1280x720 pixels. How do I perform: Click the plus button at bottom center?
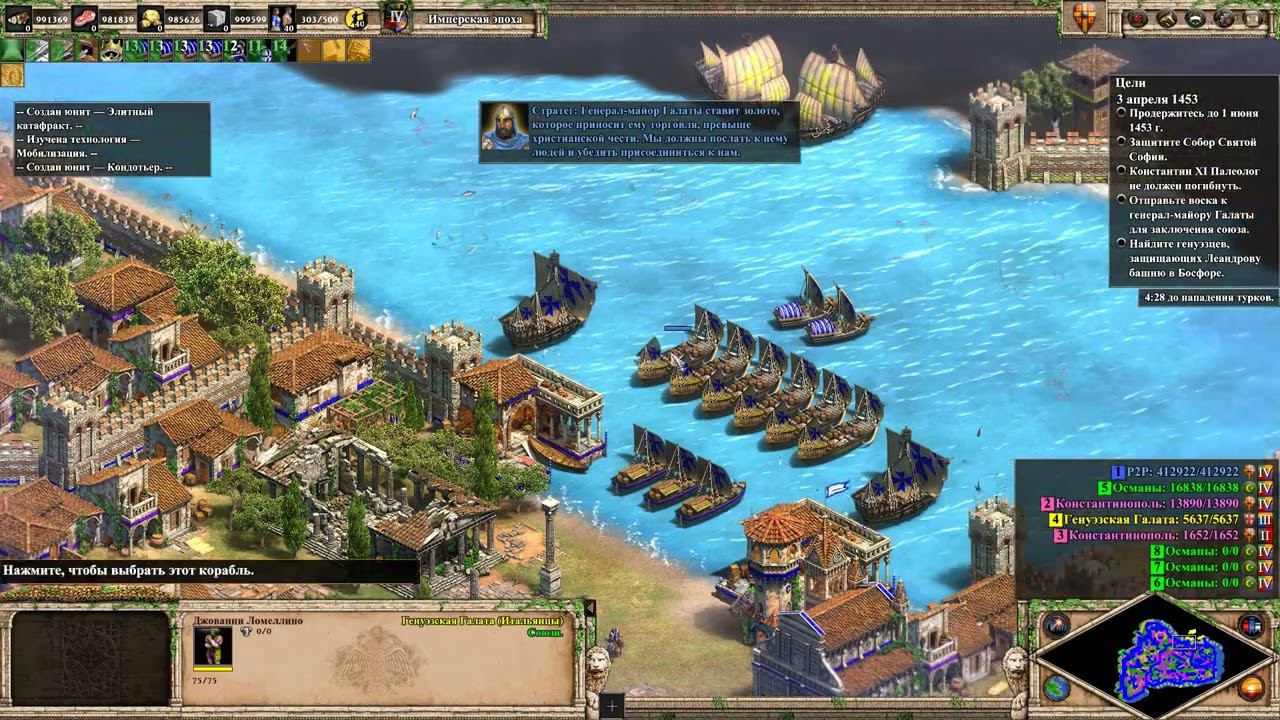tap(612, 706)
